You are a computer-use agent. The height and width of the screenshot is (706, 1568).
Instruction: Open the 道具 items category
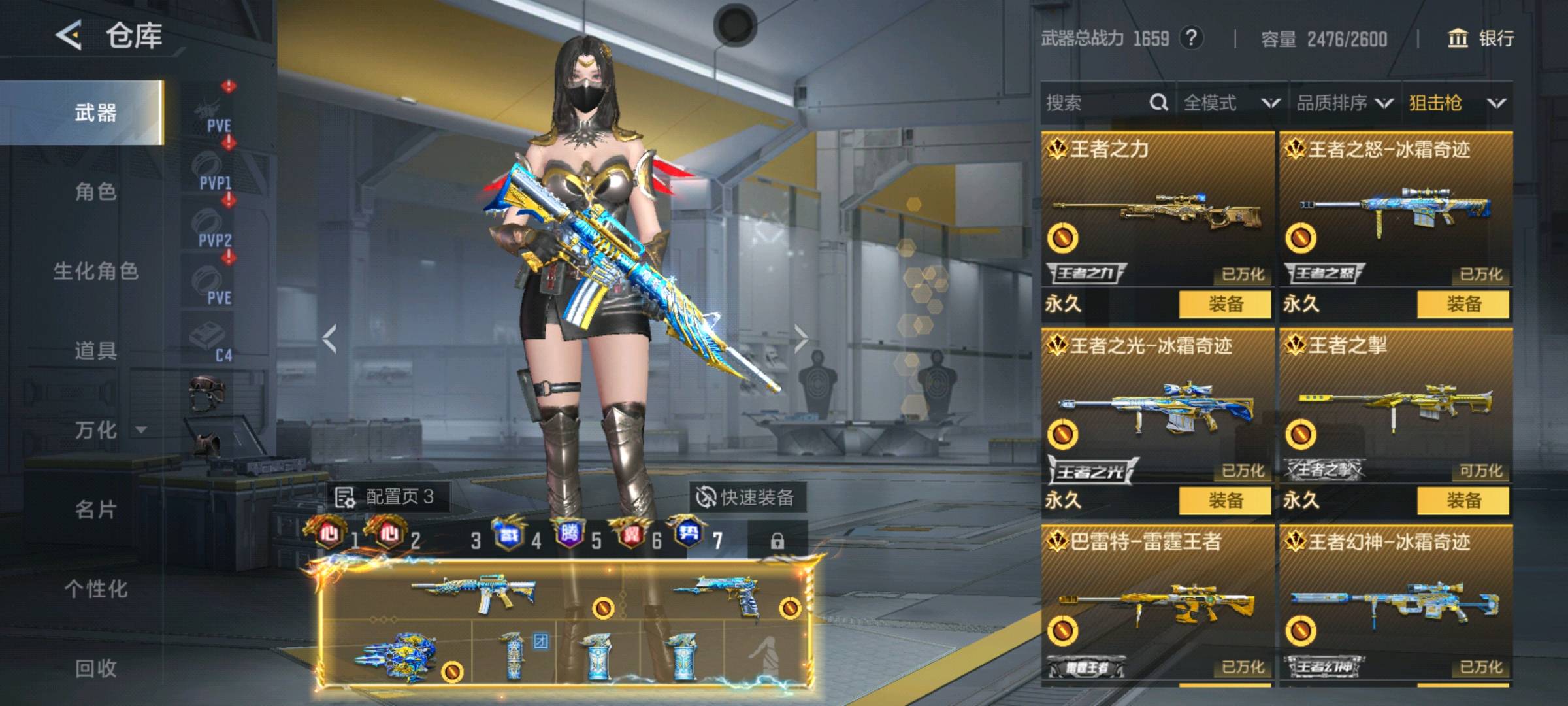[95, 350]
